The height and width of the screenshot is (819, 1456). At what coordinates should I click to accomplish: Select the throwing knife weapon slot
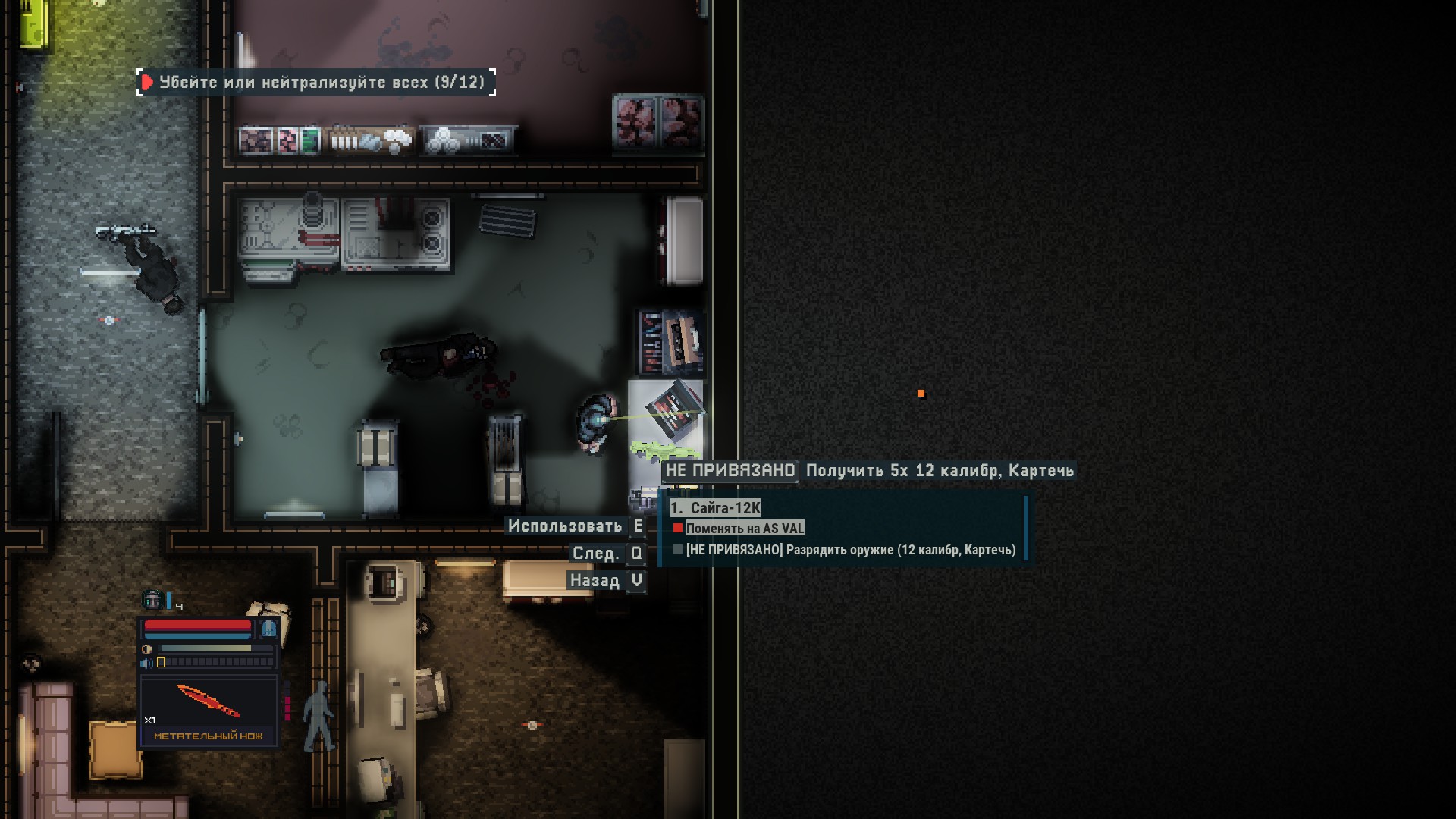209,711
